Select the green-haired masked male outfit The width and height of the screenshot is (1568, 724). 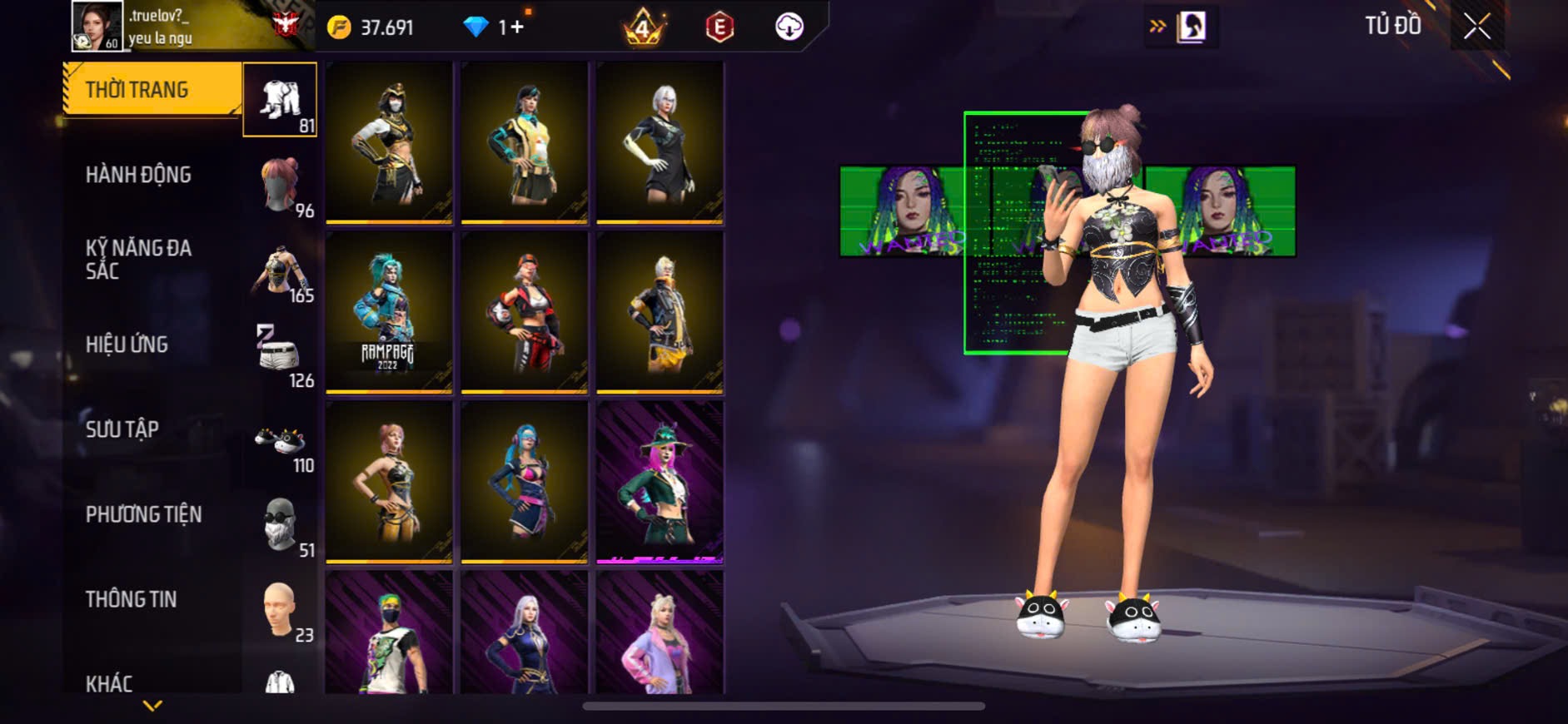pos(389,634)
